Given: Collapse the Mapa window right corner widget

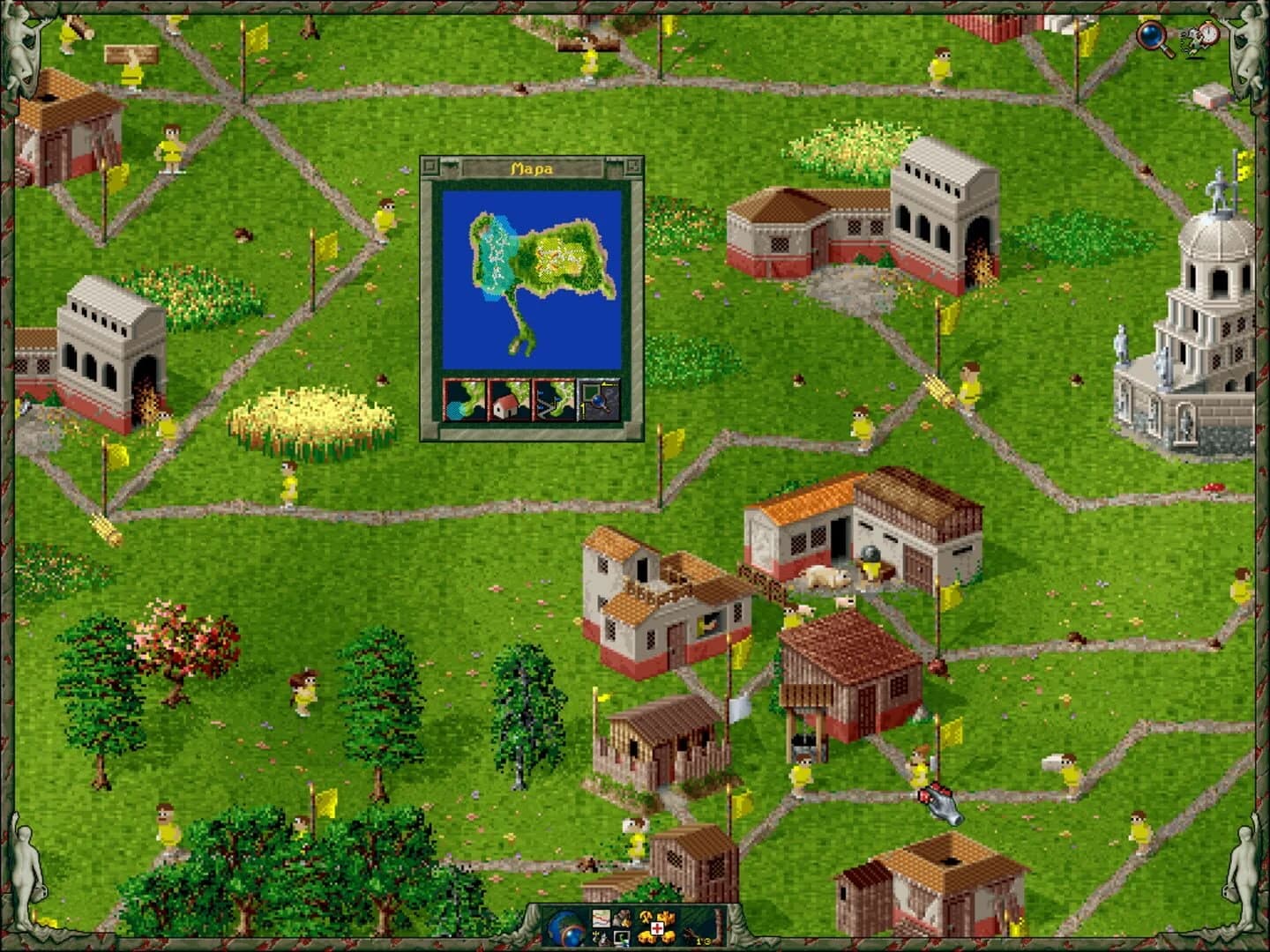Looking at the screenshot, I should [633, 165].
